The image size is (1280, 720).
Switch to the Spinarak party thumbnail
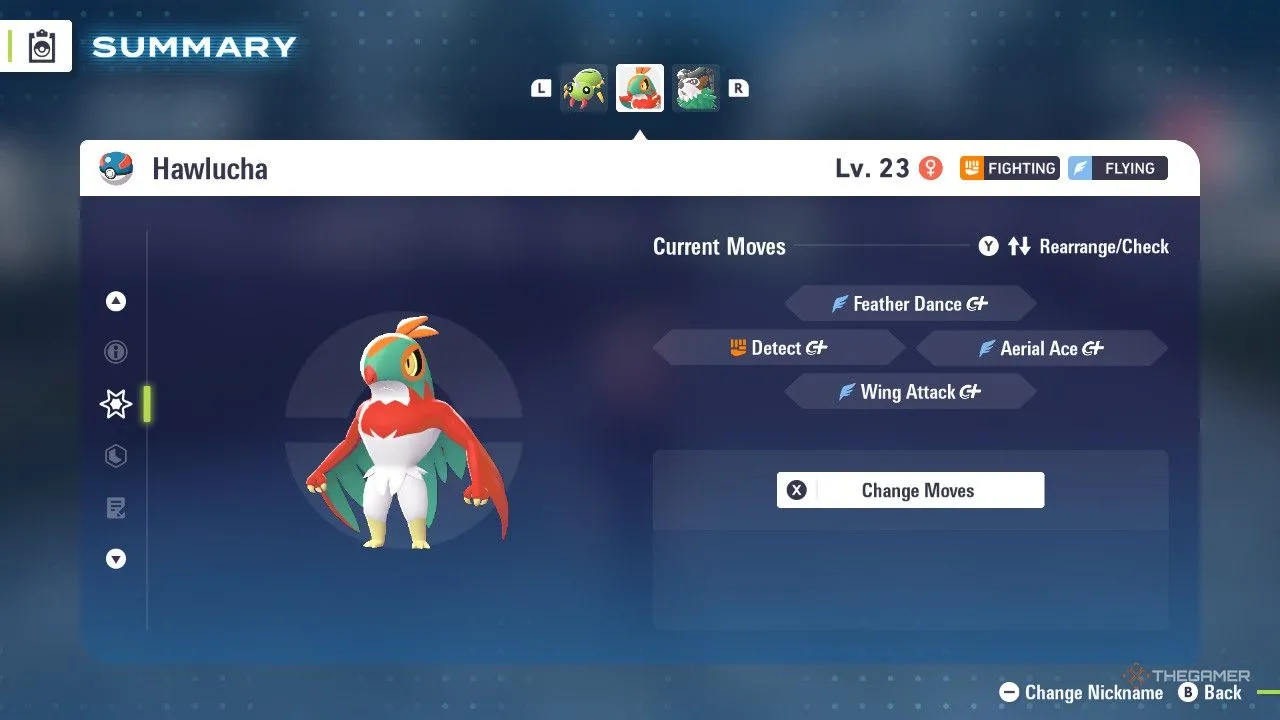click(x=583, y=87)
